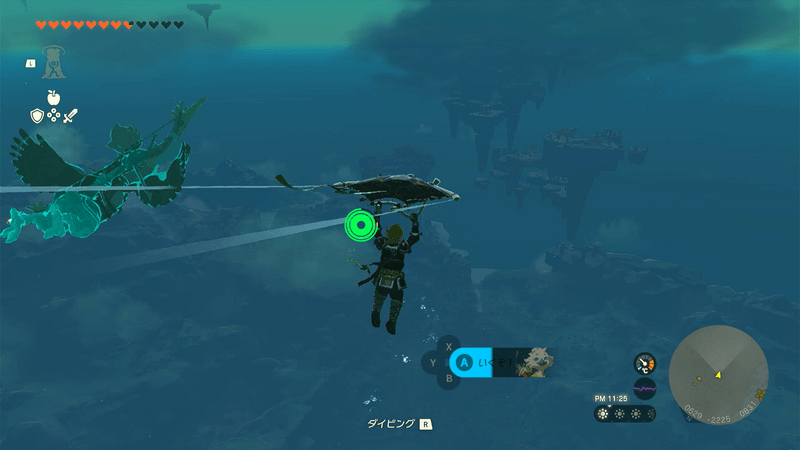Open the sword weapon quick-select icon
The width and height of the screenshot is (800, 450).
pyautogui.click(x=71, y=117)
